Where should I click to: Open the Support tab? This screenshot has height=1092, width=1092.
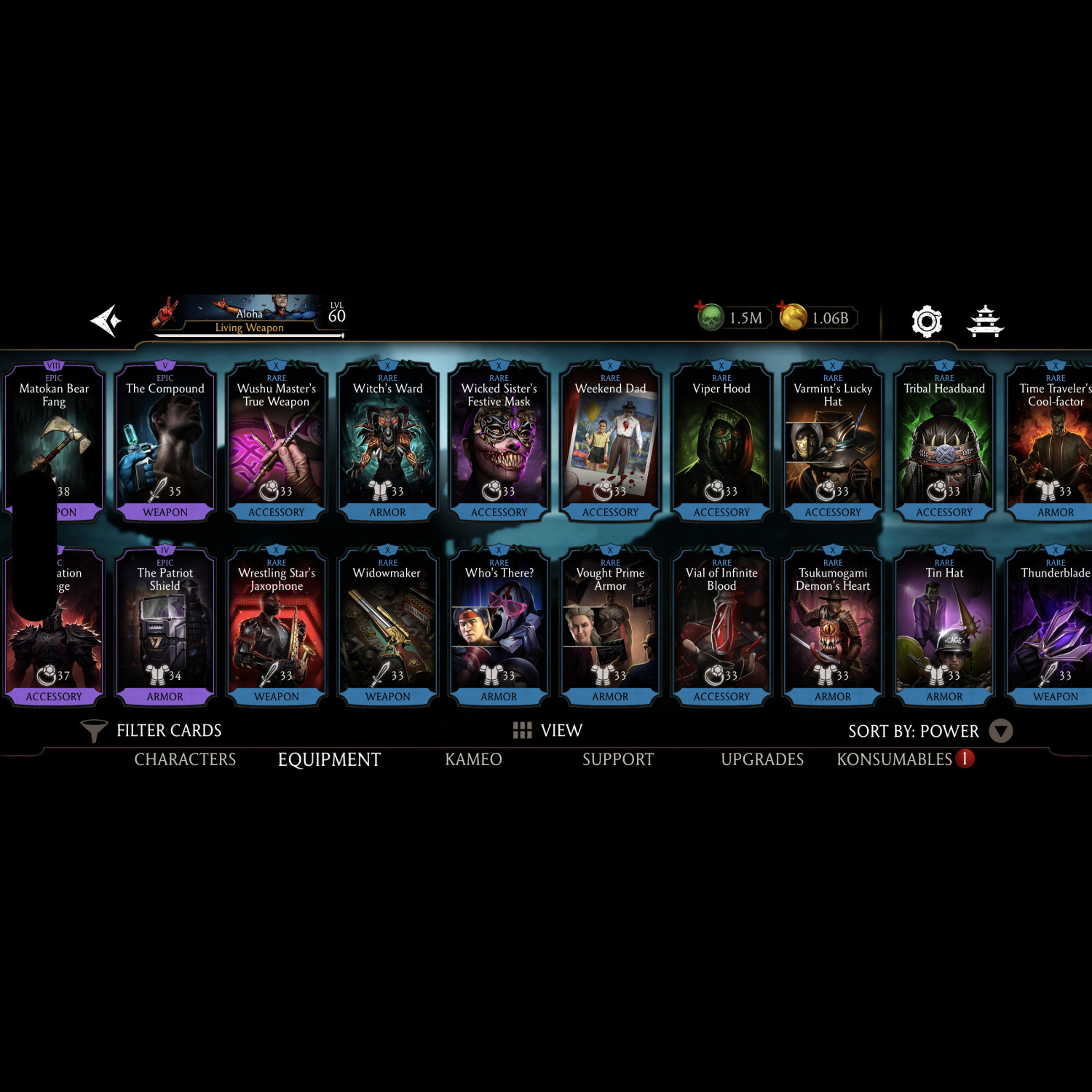tap(618, 759)
